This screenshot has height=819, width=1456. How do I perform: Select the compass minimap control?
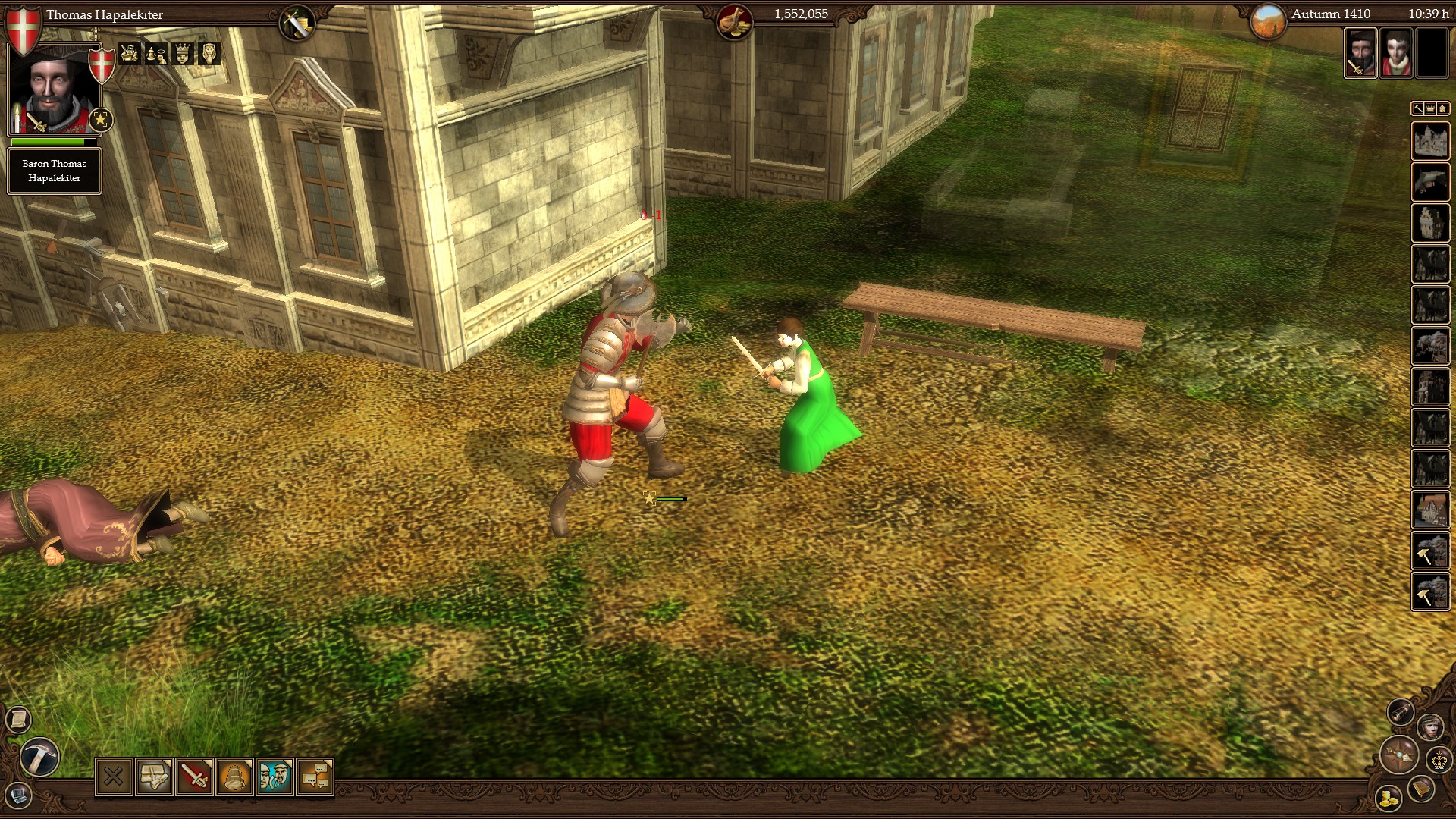click(1398, 755)
